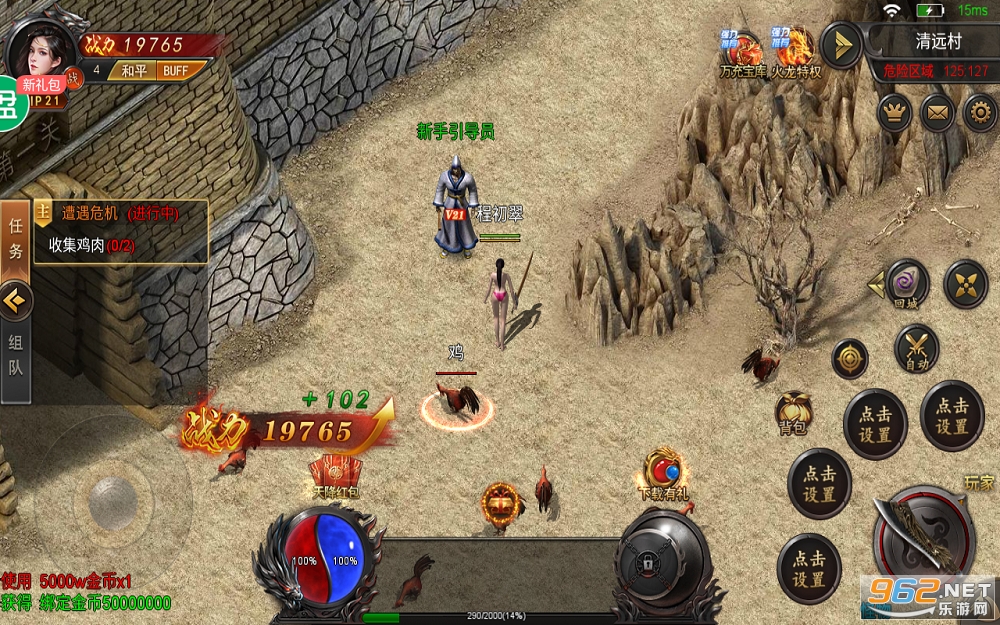The height and width of the screenshot is (625, 1000).
Task: Switch to the 任务 quest tab
Action: [16, 238]
